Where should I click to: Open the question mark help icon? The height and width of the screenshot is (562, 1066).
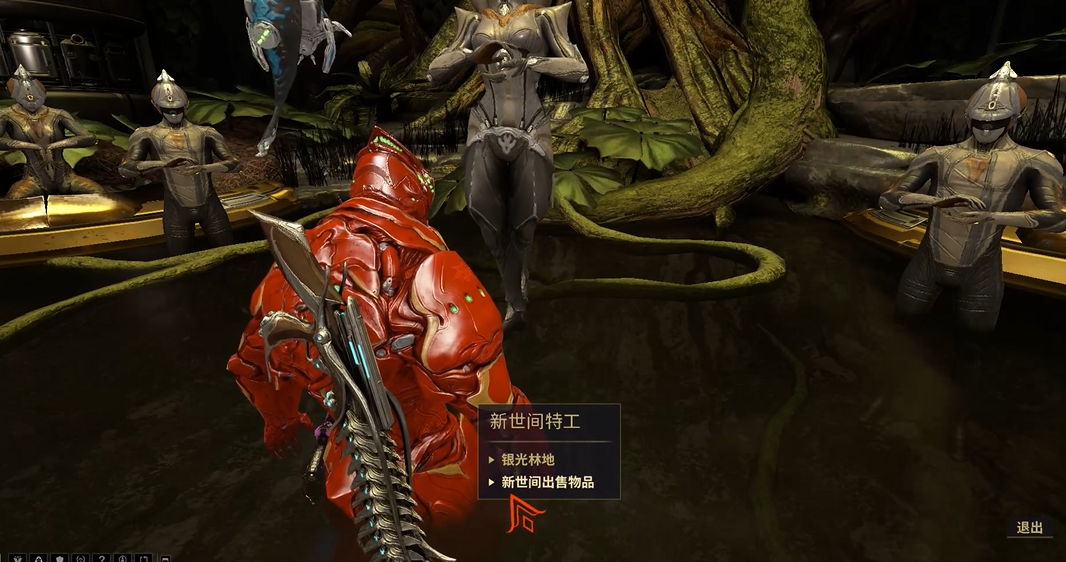tap(102, 558)
